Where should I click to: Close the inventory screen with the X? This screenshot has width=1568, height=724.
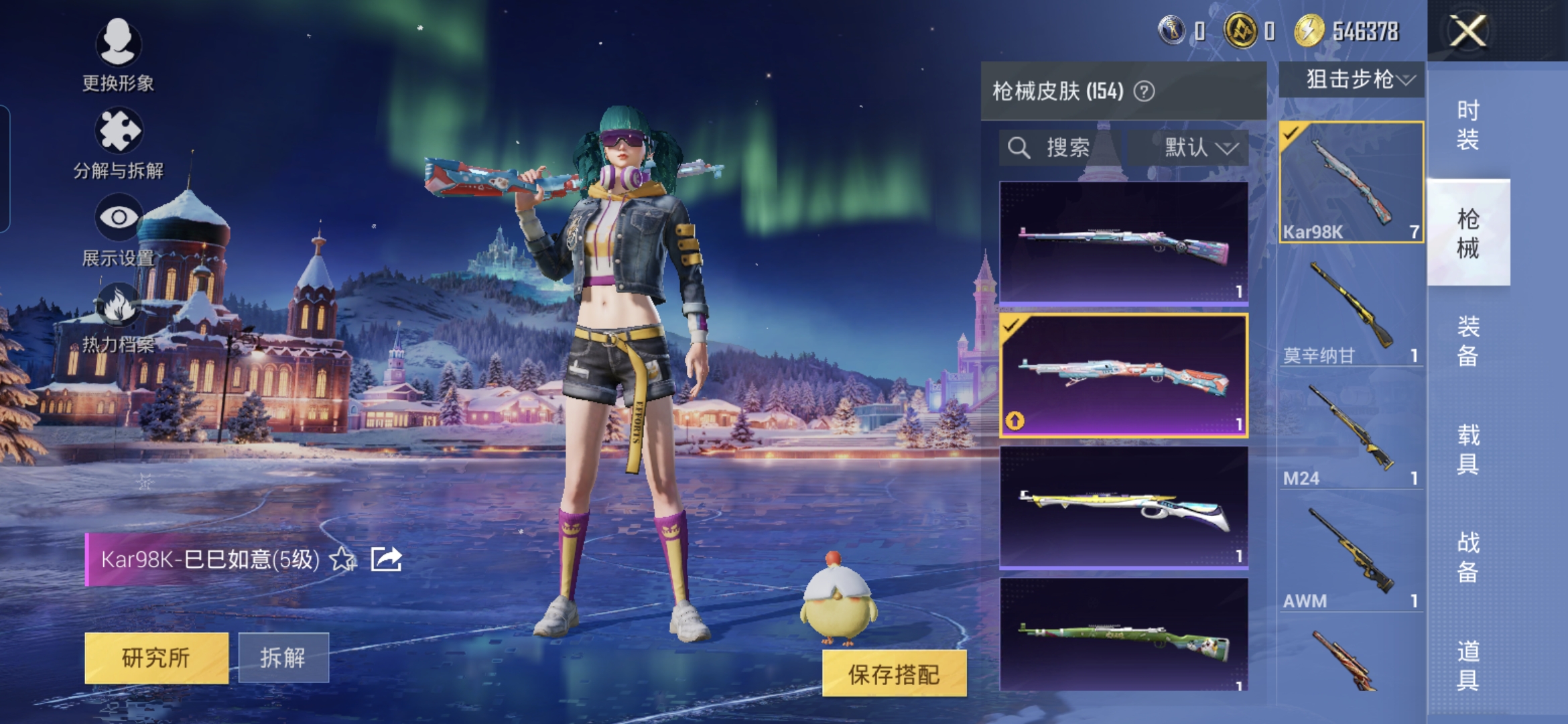(1467, 32)
